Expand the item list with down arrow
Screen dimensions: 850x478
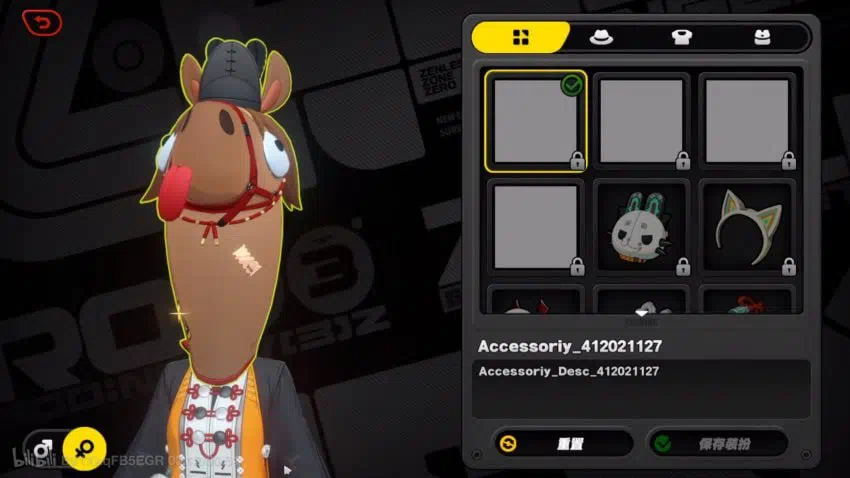point(641,314)
